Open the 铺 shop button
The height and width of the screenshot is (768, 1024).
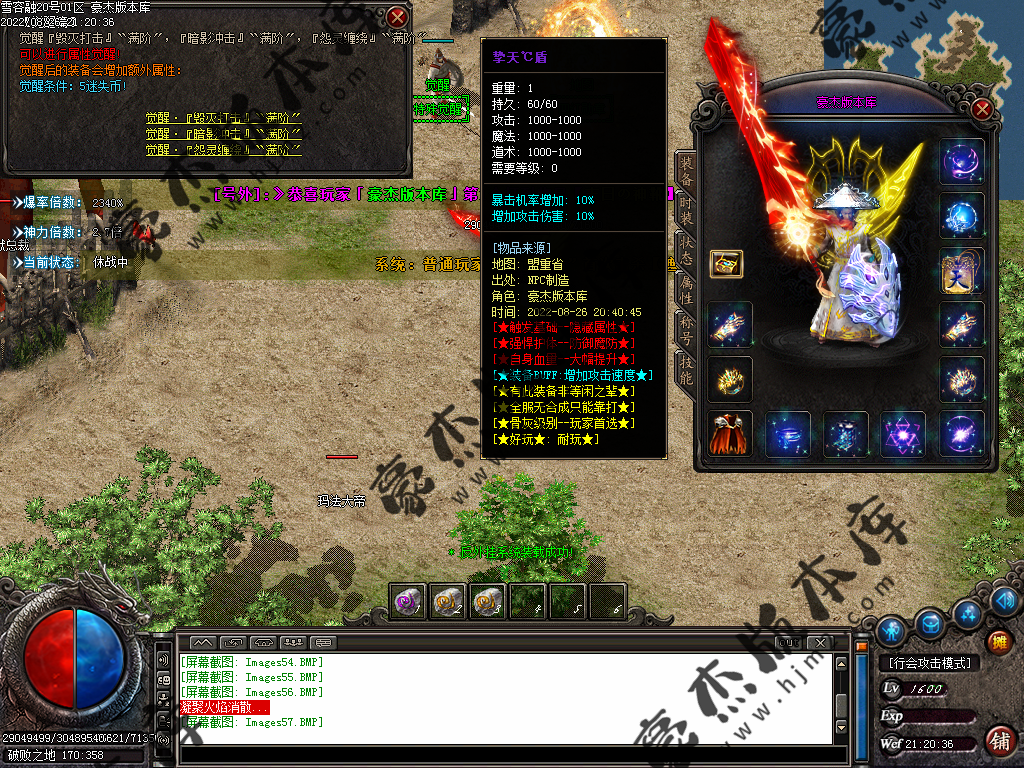[998, 740]
